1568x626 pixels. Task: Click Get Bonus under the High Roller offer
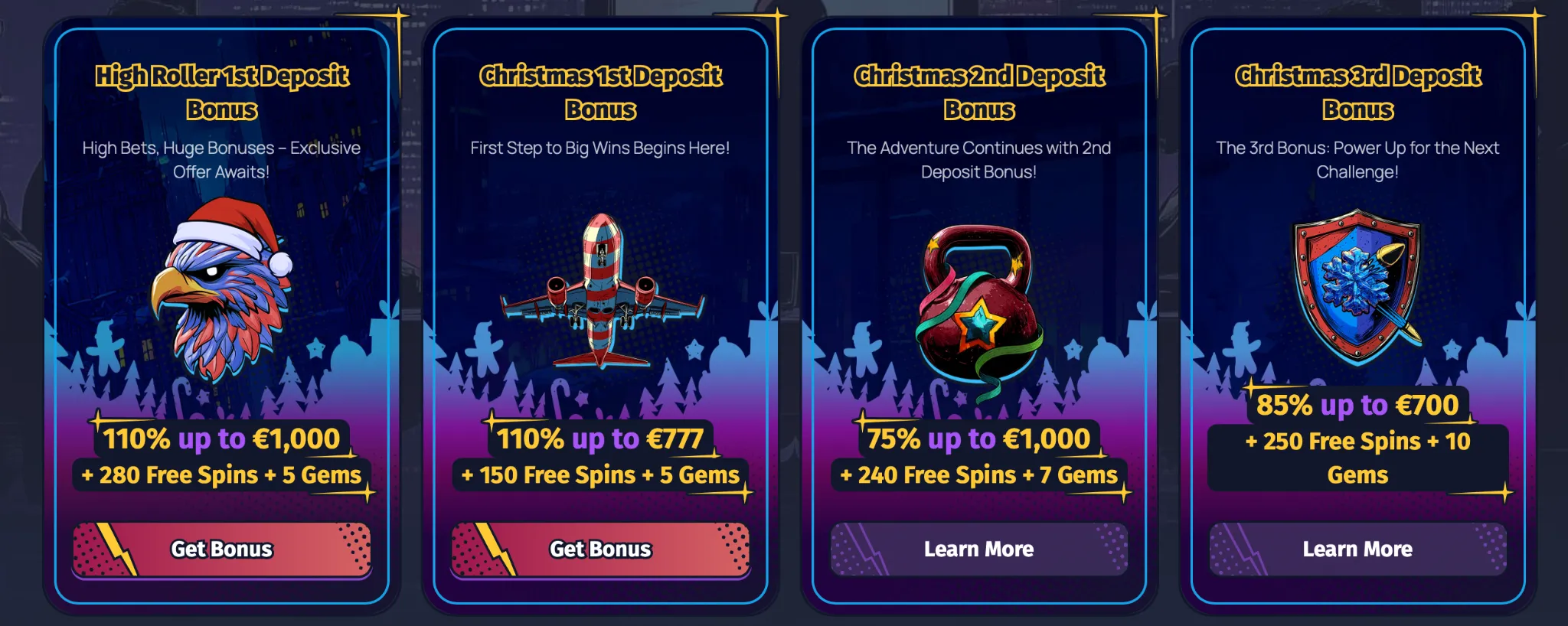point(220,549)
